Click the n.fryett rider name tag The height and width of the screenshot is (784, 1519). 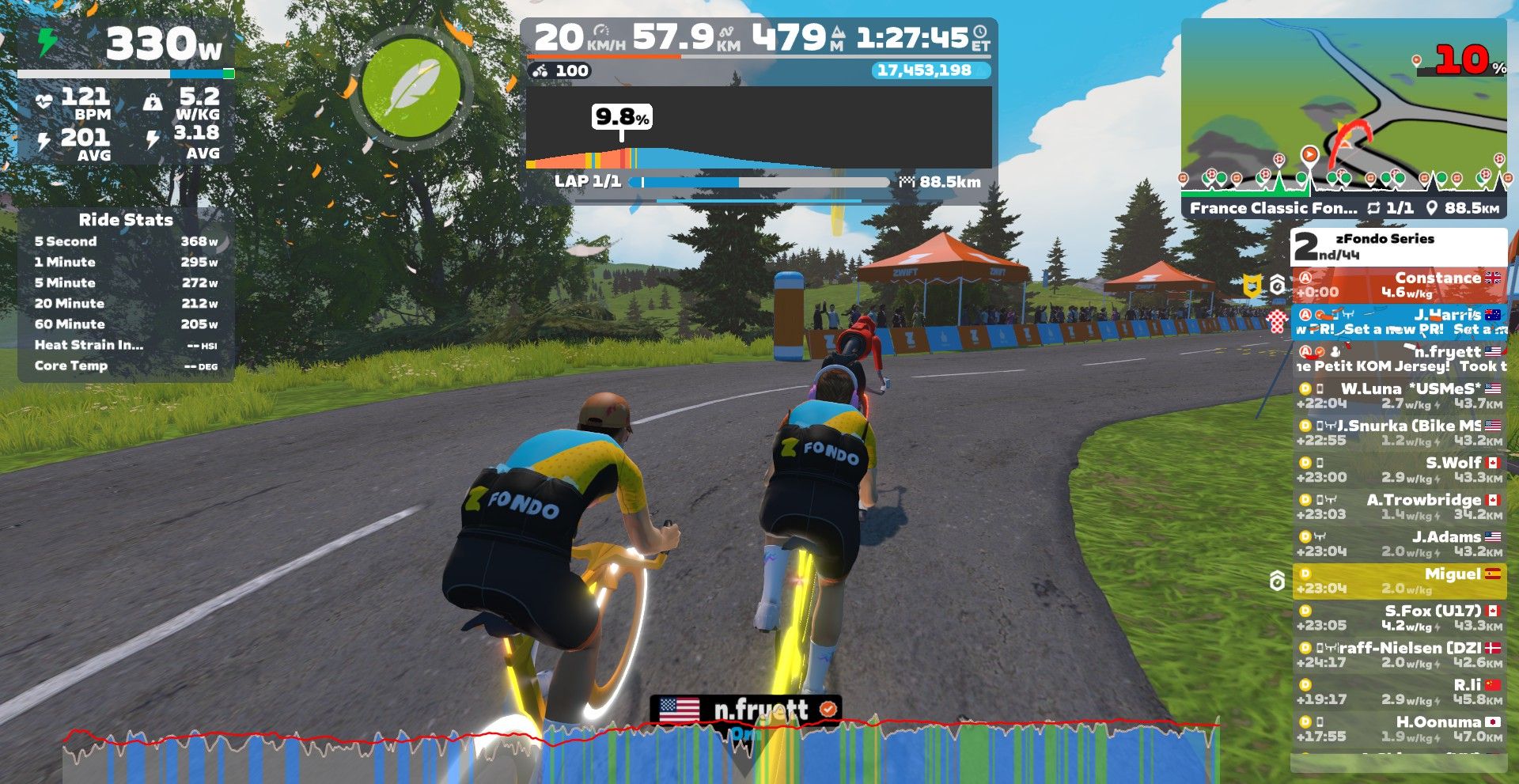(745, 710)
